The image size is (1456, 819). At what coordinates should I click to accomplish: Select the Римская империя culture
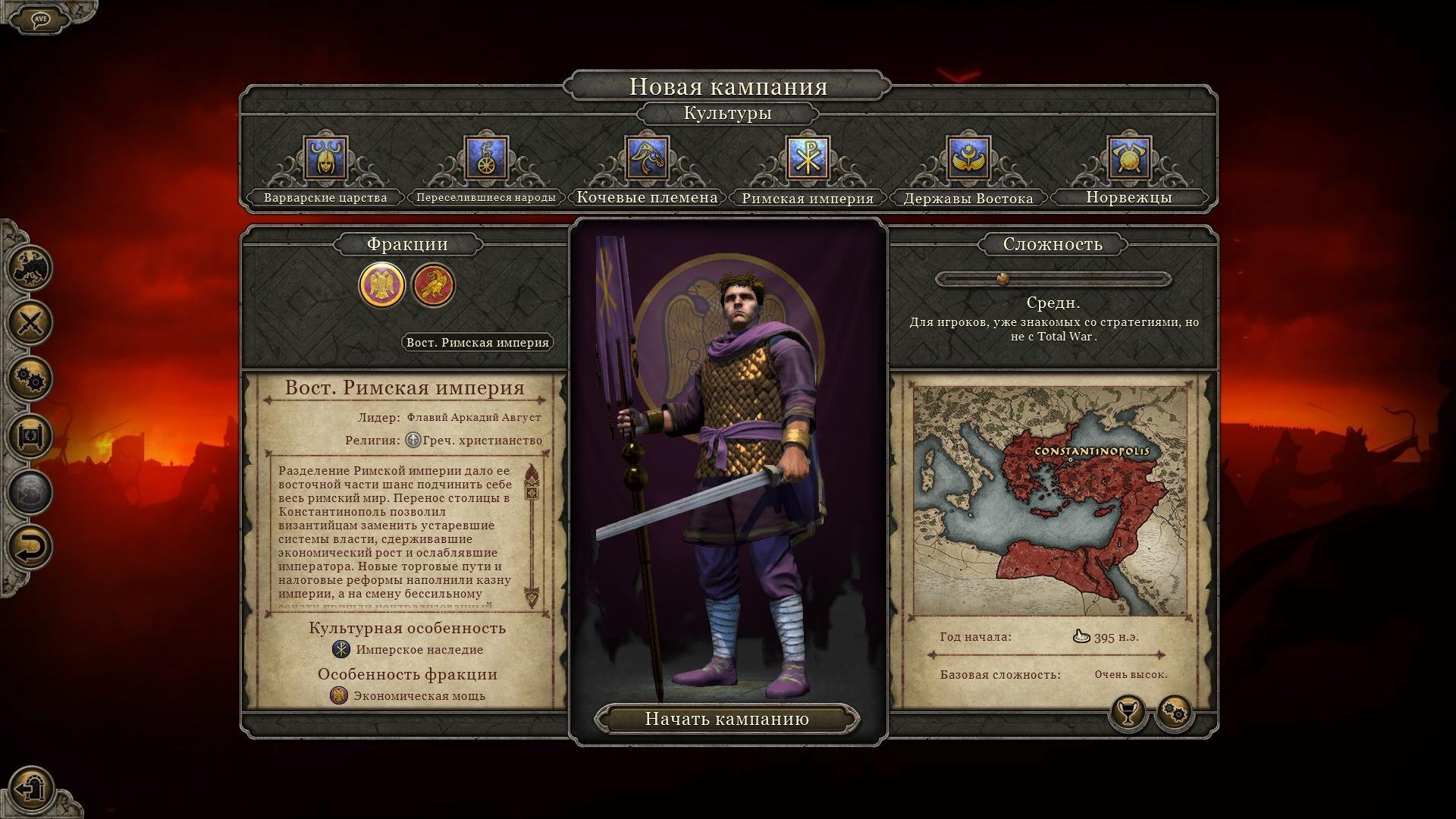(x=808, y=159)
